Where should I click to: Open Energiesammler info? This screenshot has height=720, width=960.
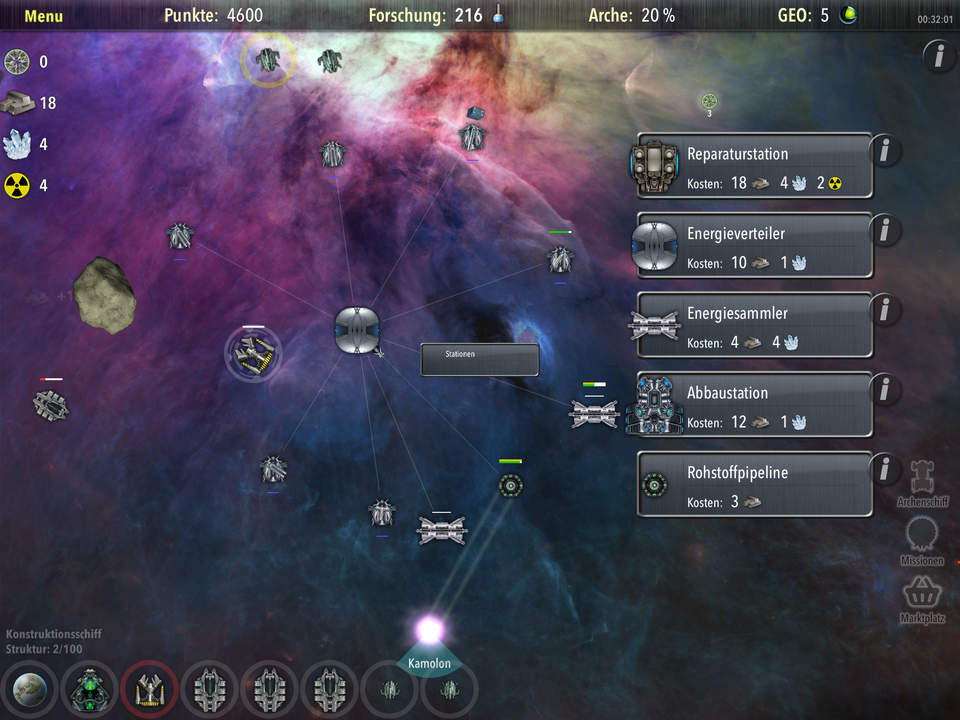point(885,310)
